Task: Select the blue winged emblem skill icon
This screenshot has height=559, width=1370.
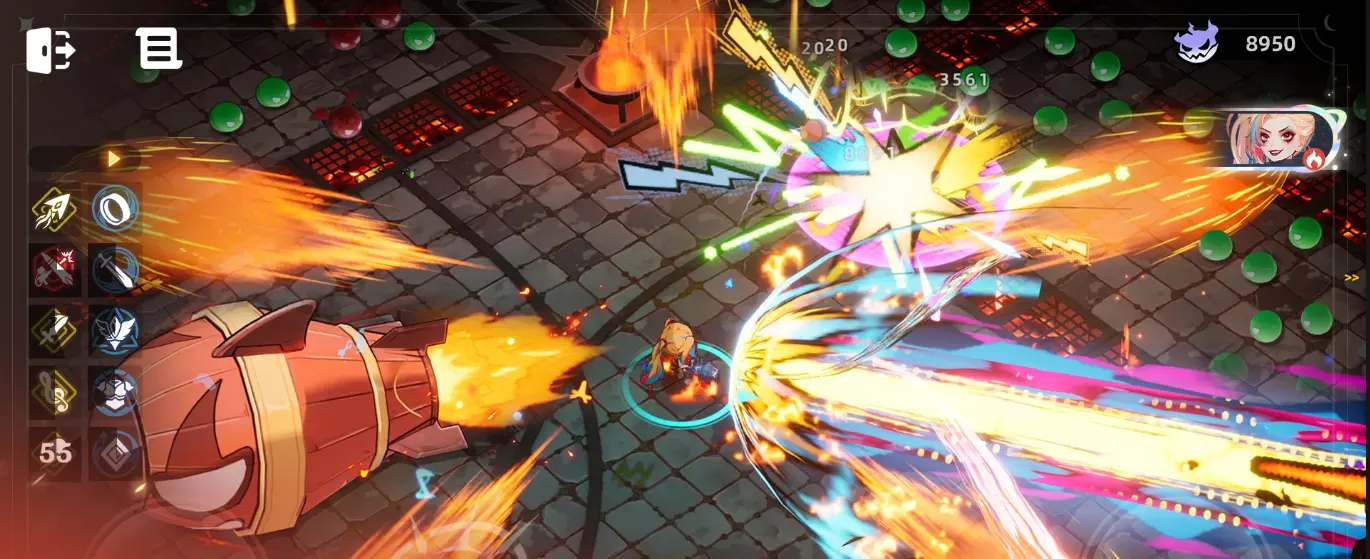Action: point(114,330)
